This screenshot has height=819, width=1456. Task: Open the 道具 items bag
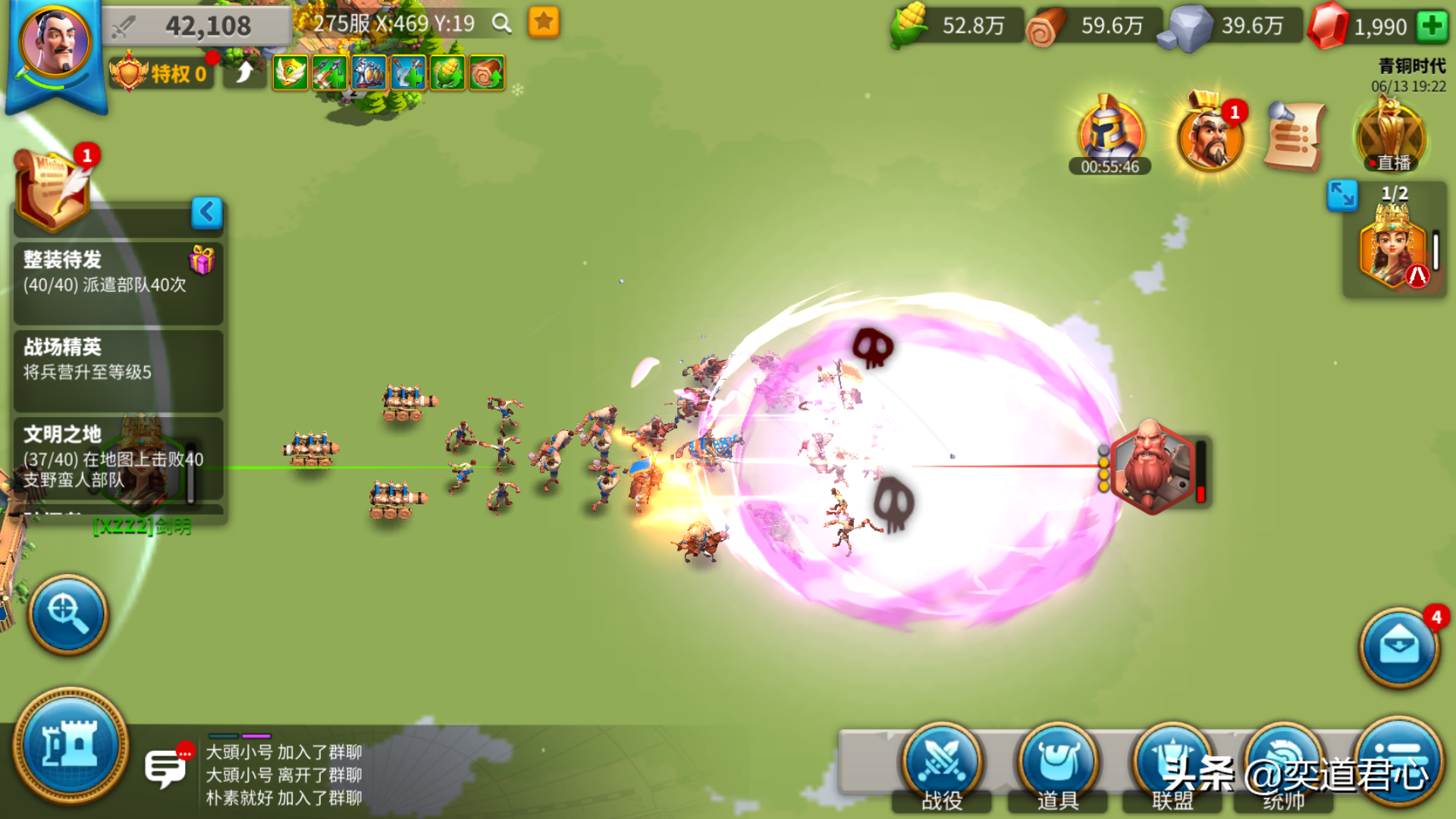coord(1058,767)
